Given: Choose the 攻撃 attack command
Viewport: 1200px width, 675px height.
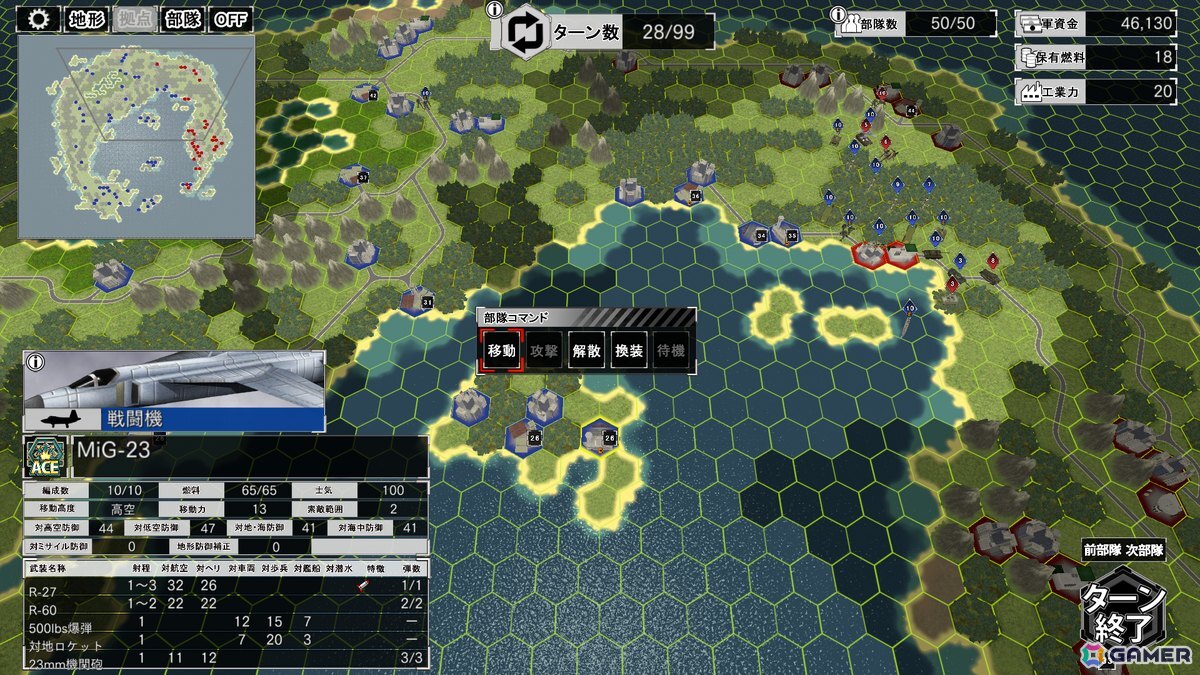Looking at the screenshot, I should click(544, 351).
